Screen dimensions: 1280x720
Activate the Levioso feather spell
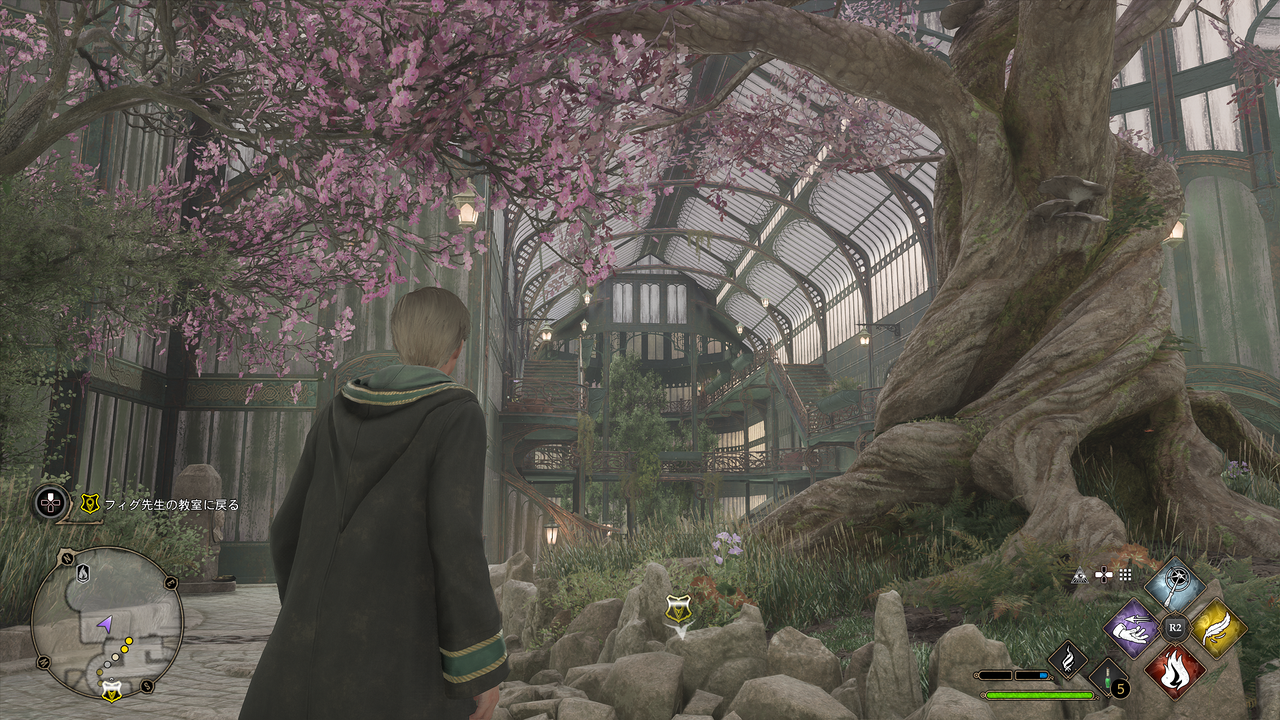pos(1218,628)
